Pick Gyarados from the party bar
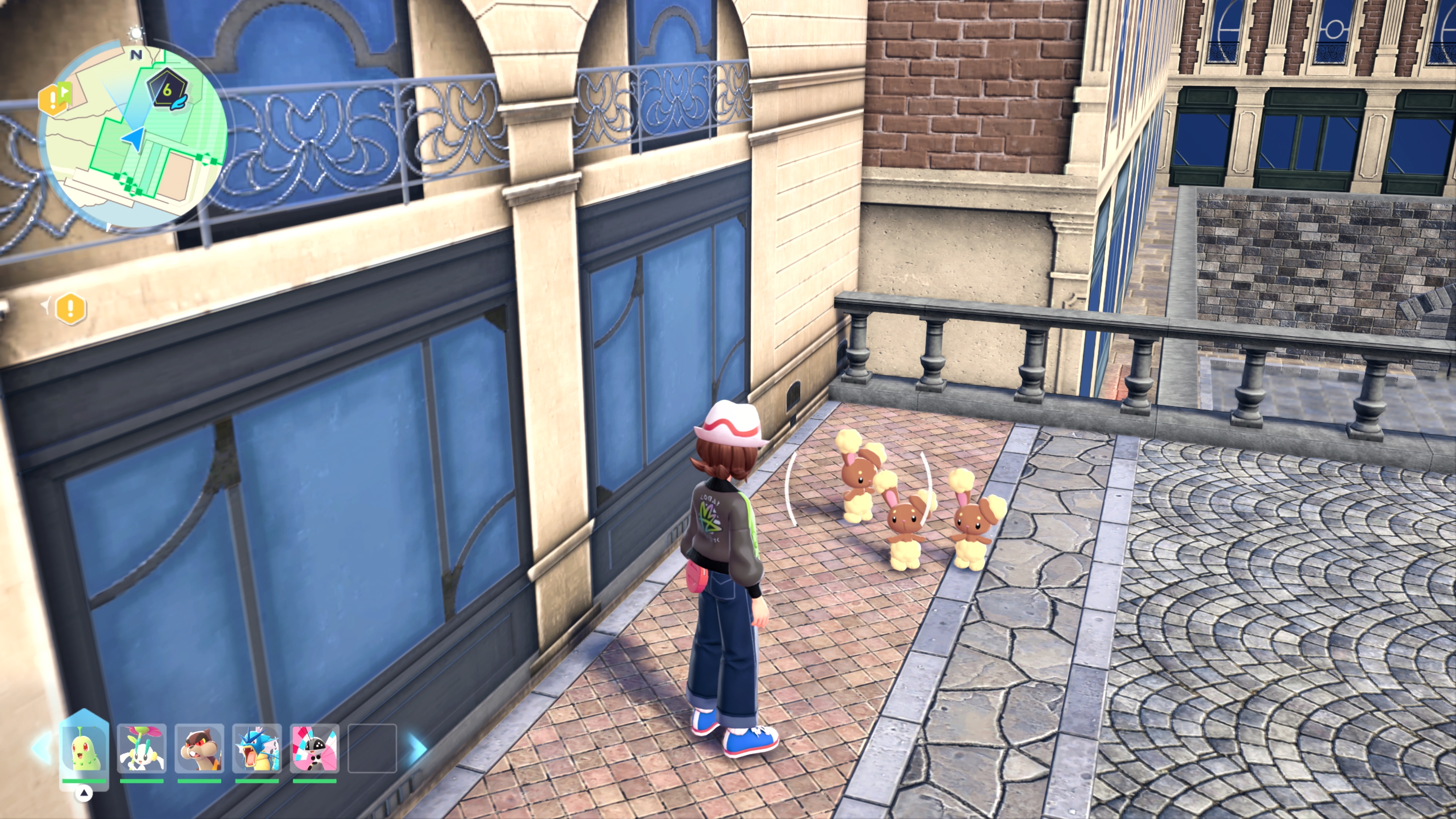The image size is (1456, 819). coord(257,748)
